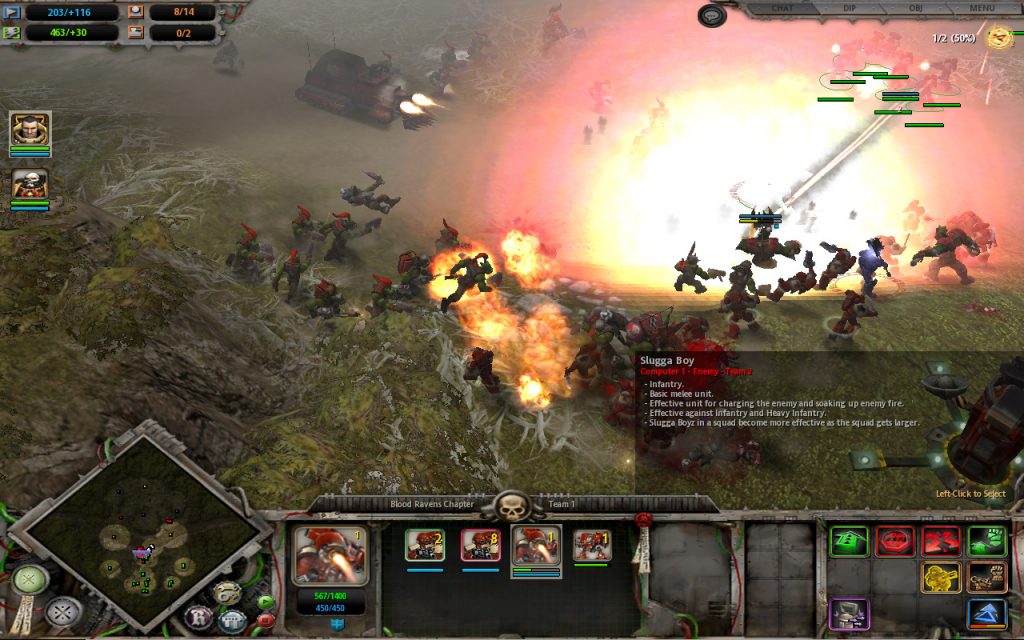This screenshot has height=640, width=1024.
Task: Click the golden compass objective icon
Action: 999,37
